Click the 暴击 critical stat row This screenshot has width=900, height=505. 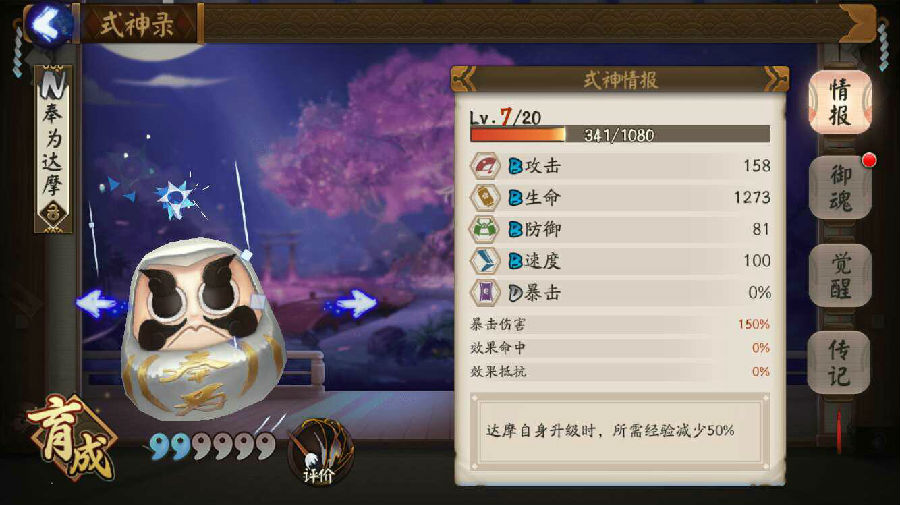[620, 293]
